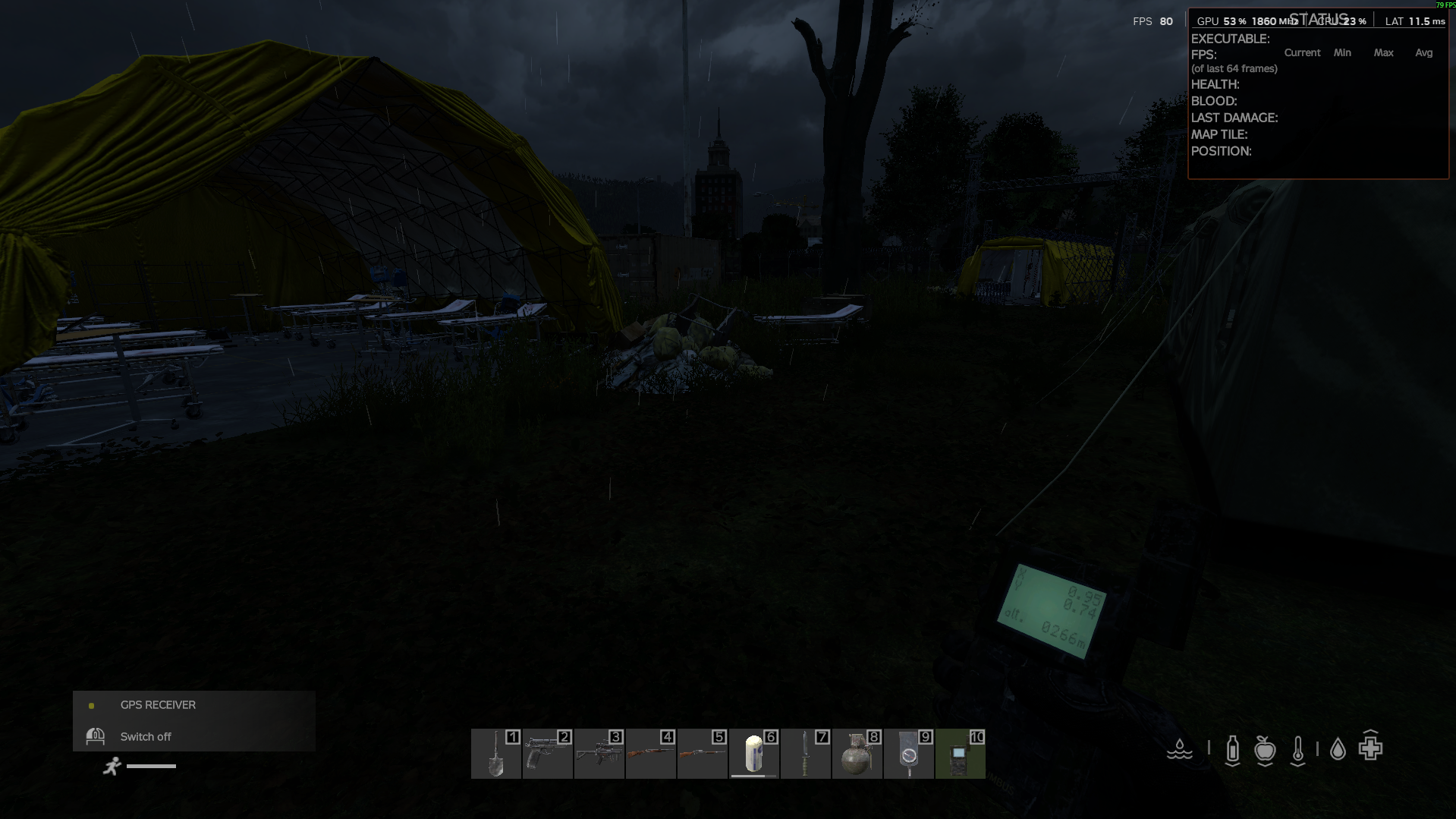
Task: Select the rifle in hotbar slot 4
Action: click(650, 754)
